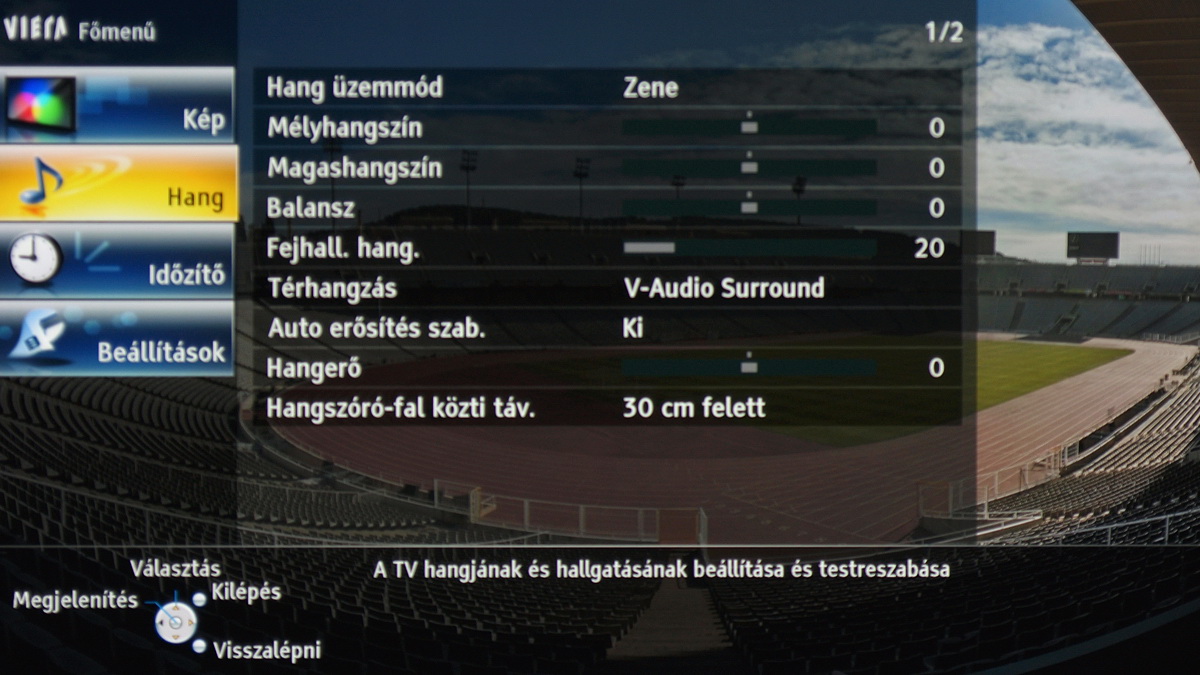Open the Kép picture menu
Image resolution: width=1200 pixels, height=675 pixels.
coord(118,106)
